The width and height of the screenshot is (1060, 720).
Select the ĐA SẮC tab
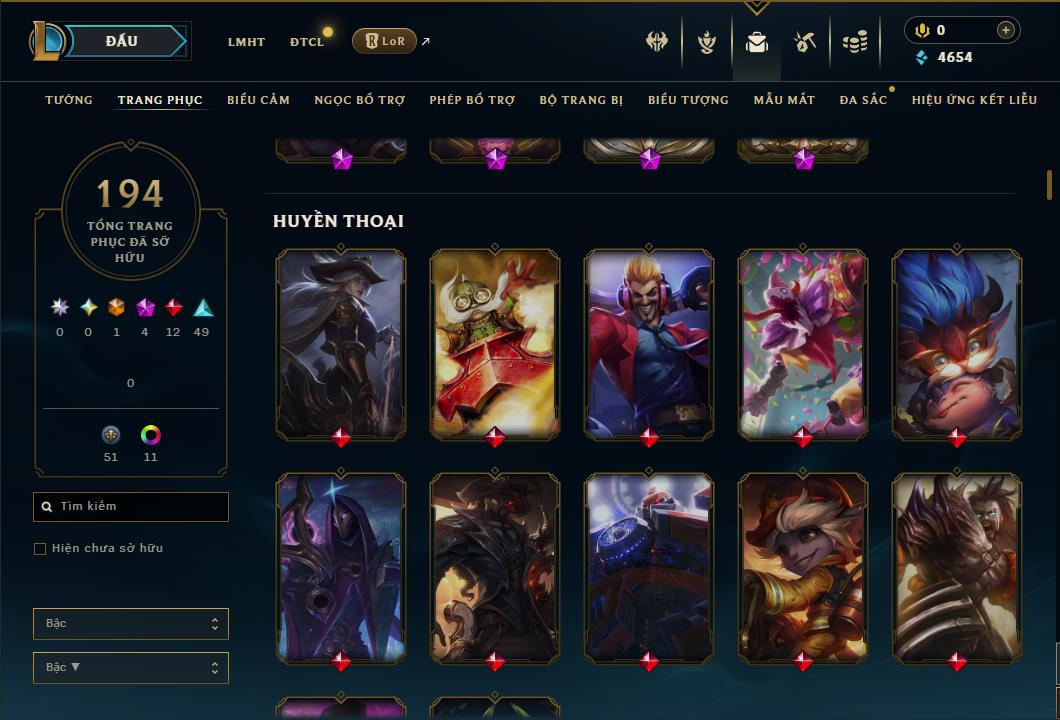click(863, 100)
